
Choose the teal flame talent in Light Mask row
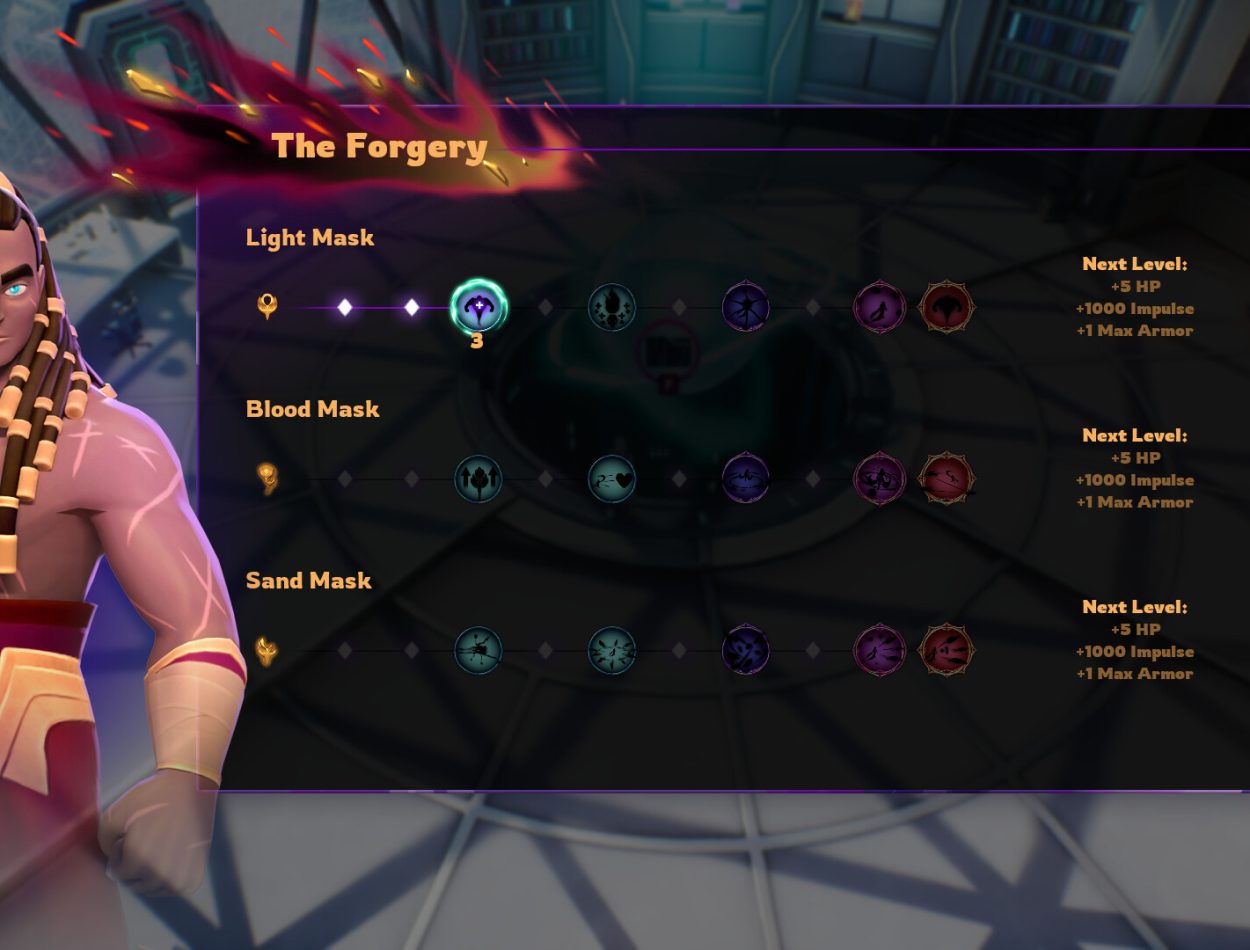(x=612, y=307)
